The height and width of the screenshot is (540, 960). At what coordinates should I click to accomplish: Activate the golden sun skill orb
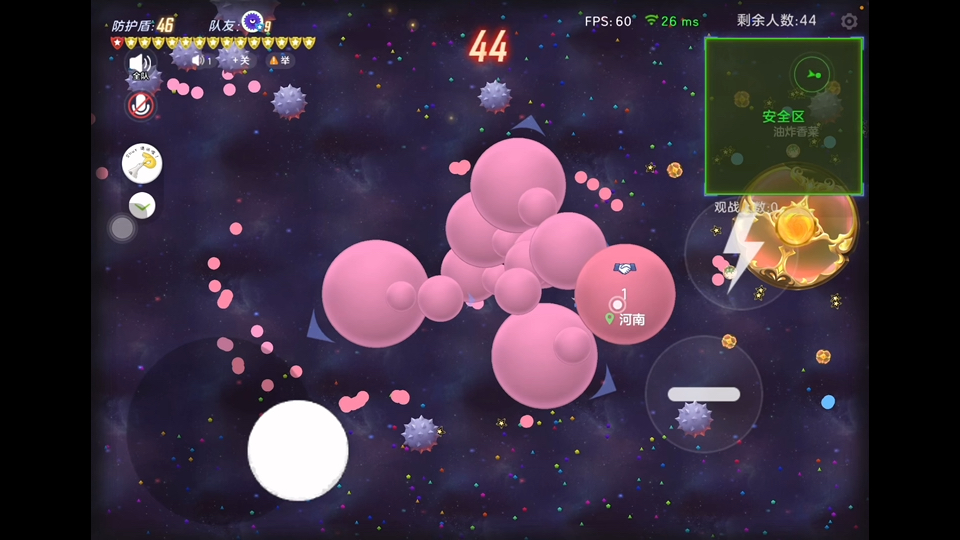(x=798, y=227)
